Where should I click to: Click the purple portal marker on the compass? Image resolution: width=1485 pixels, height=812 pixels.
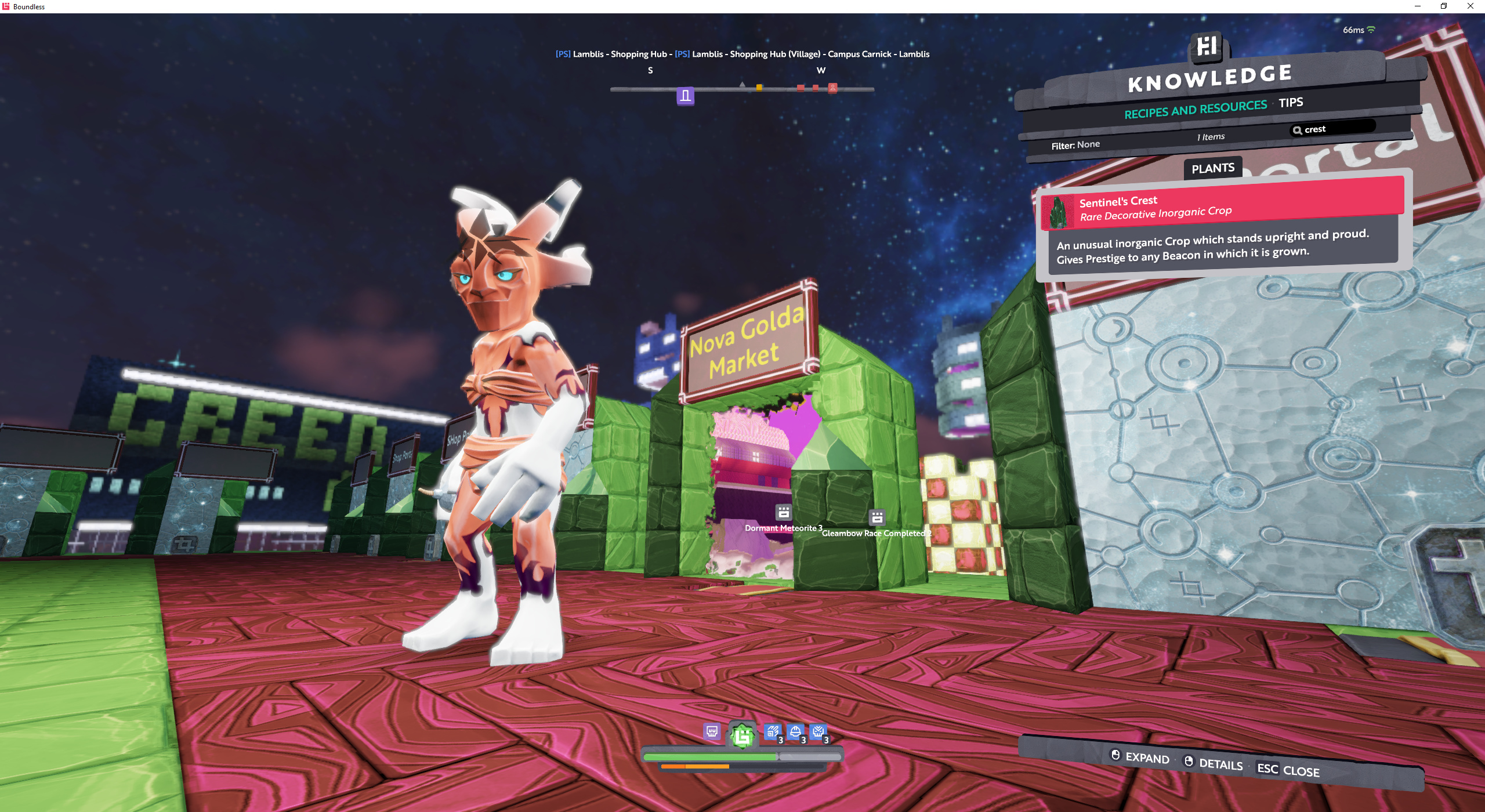[685, 96]
